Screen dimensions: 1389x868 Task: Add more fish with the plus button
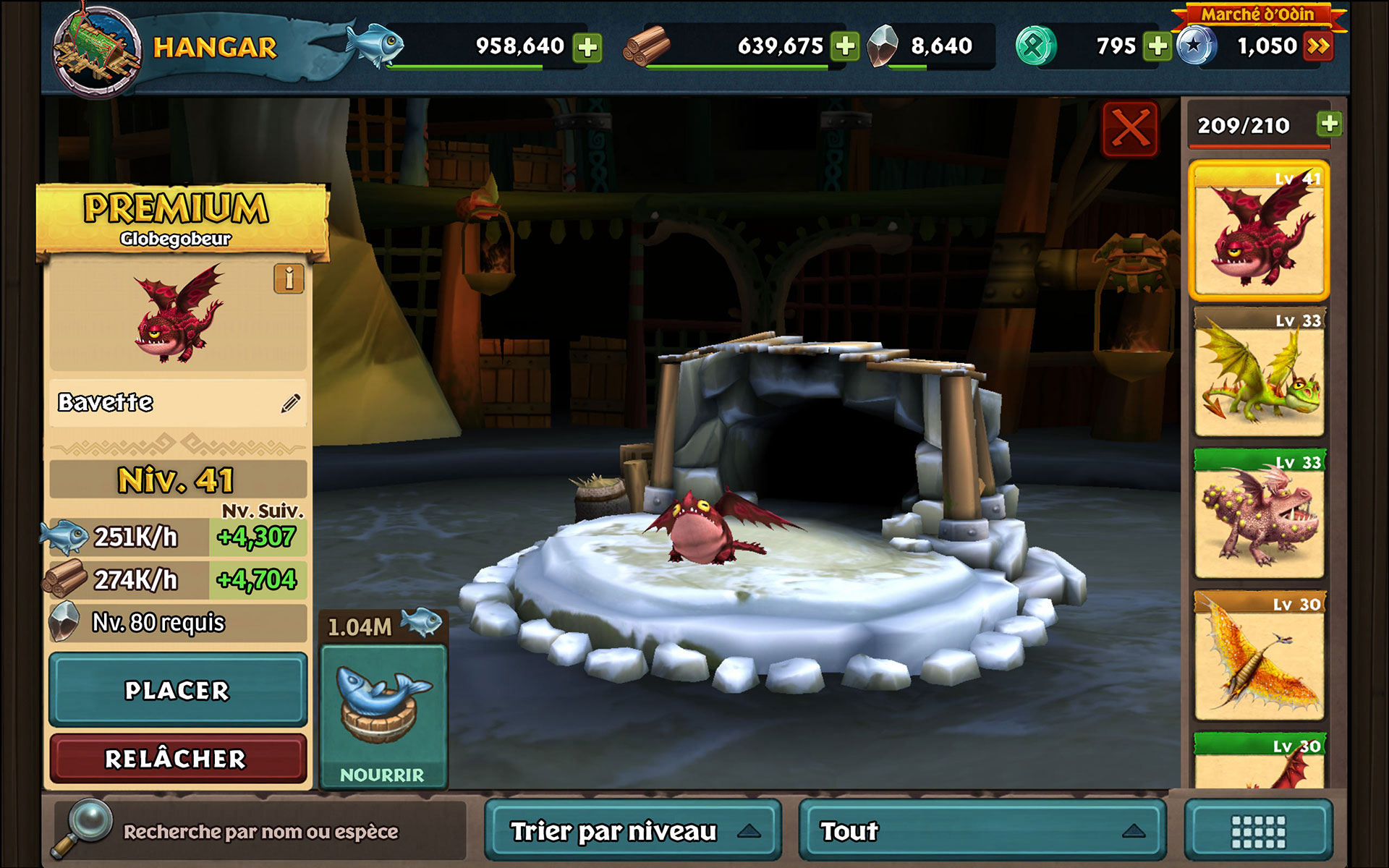(x=587, y=47)
